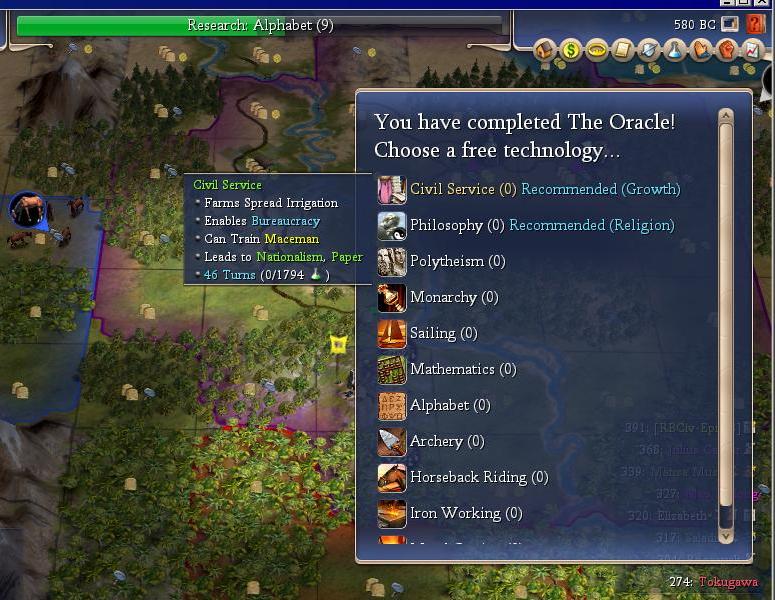The image size is (775, 600).
Task: Open the military advisor fist icon
Action: pos(727,49)
